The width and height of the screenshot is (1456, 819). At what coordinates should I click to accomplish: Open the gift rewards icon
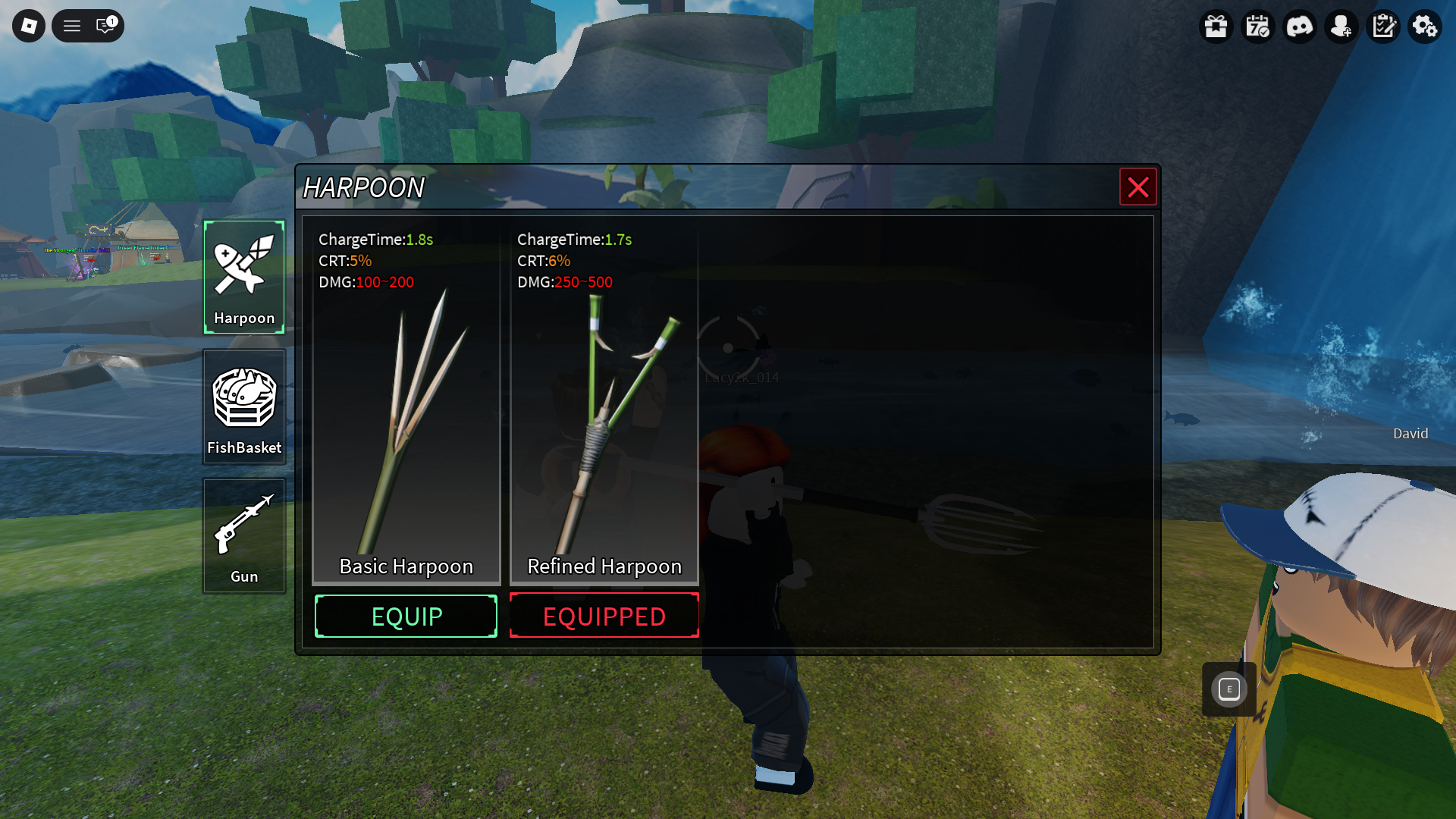coord(1216,26)
